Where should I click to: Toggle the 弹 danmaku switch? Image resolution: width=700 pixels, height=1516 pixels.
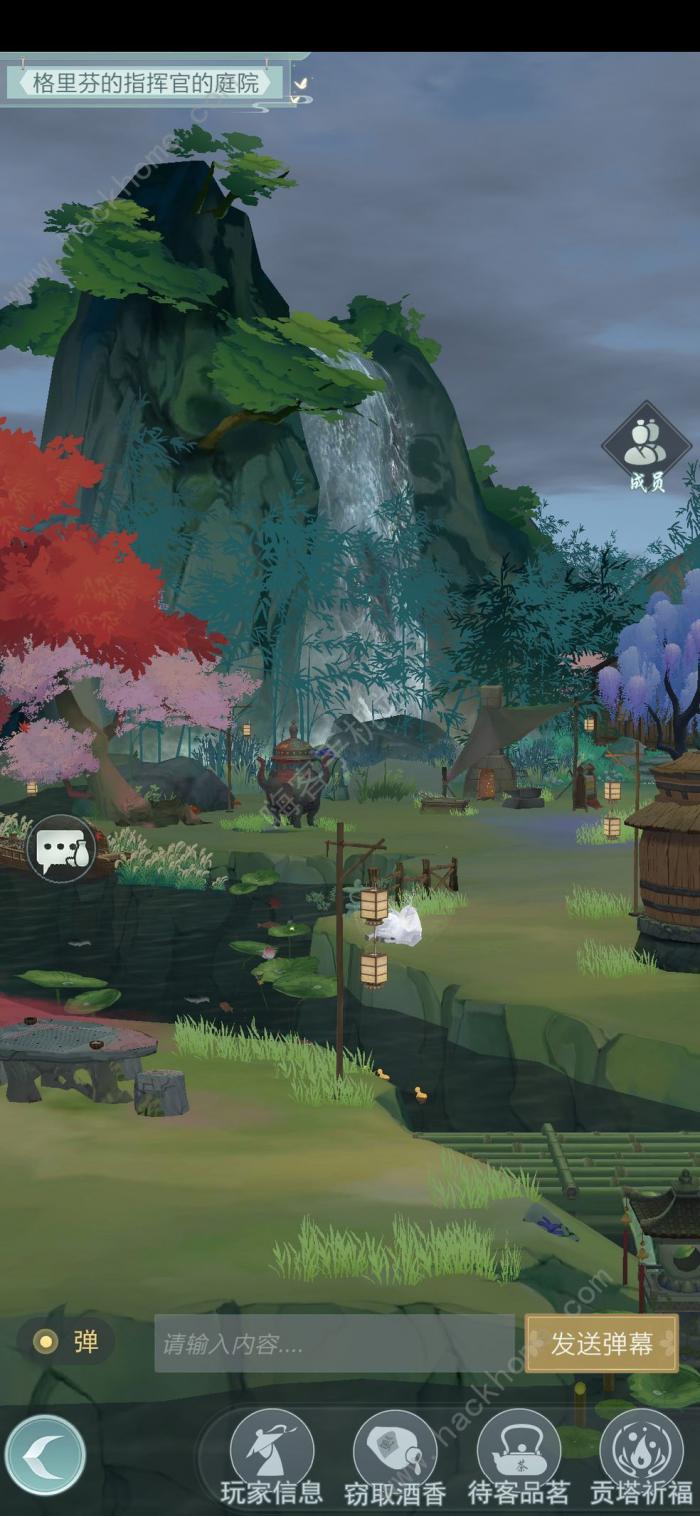[x=66, y=1342]
